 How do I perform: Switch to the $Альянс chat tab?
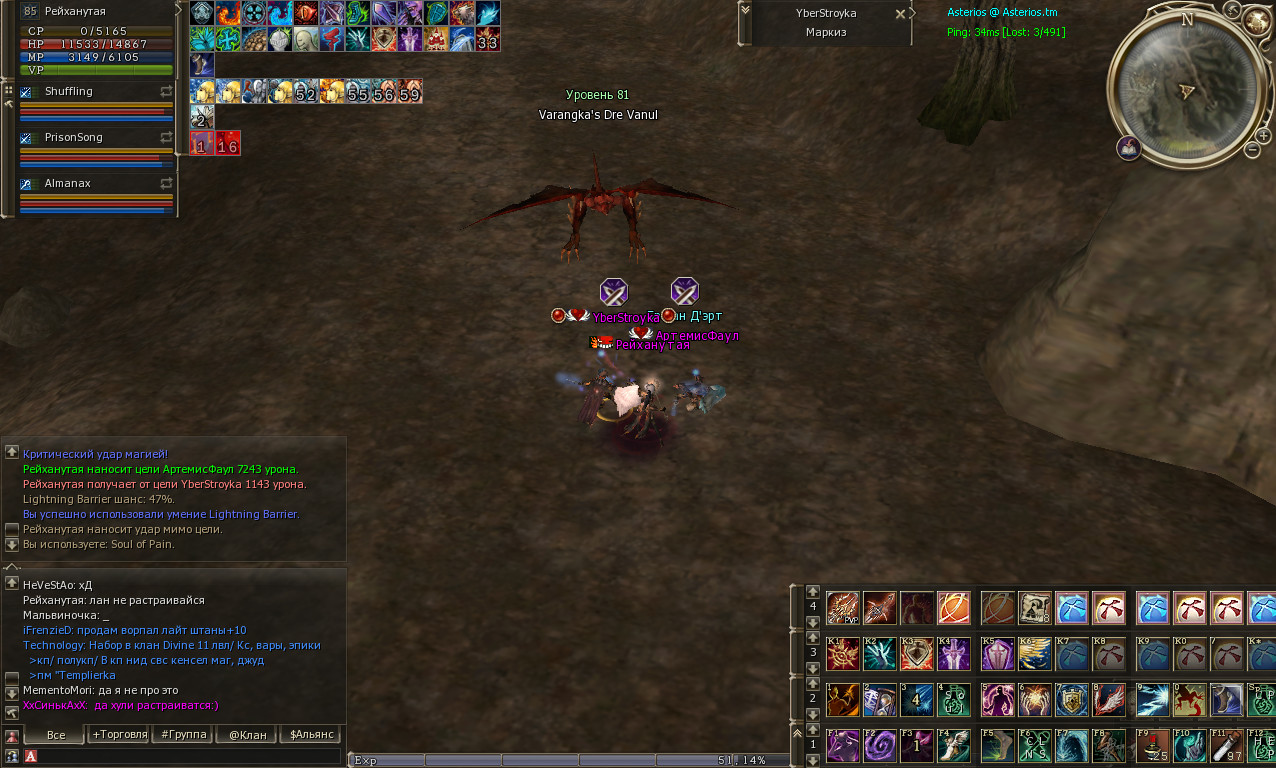pyautogui.click(x=313, y=735)
